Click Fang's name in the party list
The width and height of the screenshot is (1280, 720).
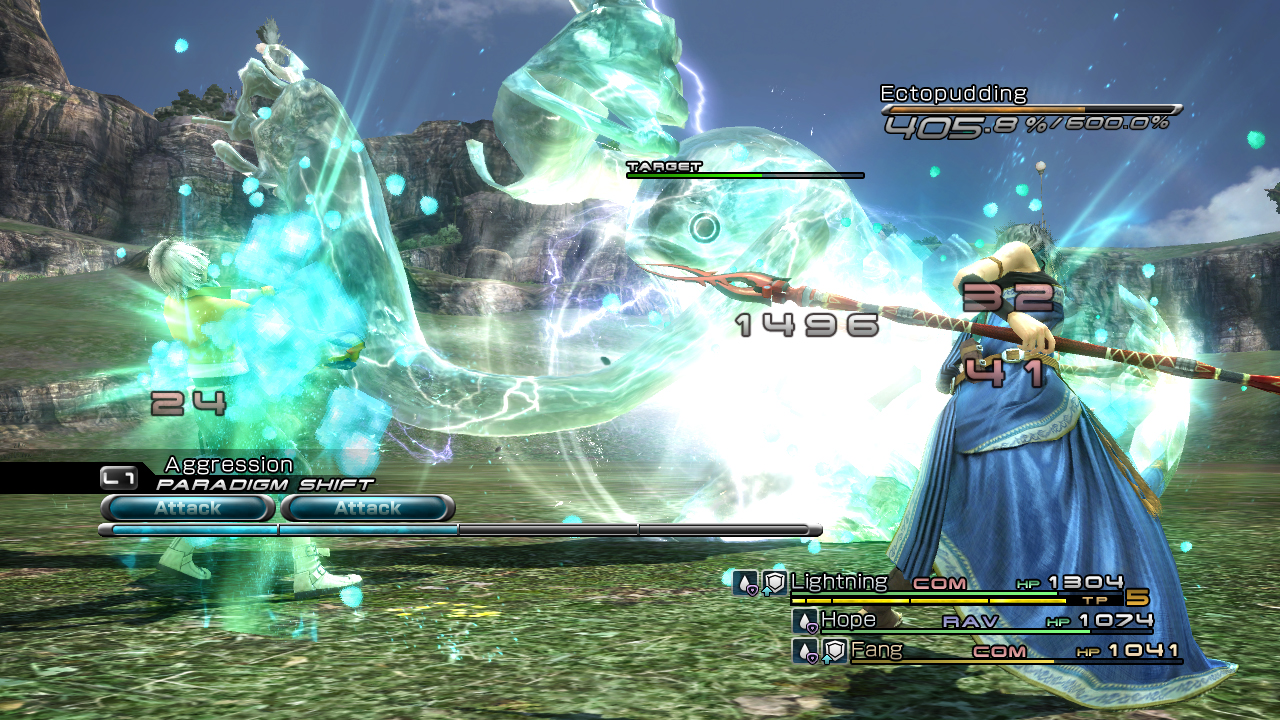click(x=877, y=650)
